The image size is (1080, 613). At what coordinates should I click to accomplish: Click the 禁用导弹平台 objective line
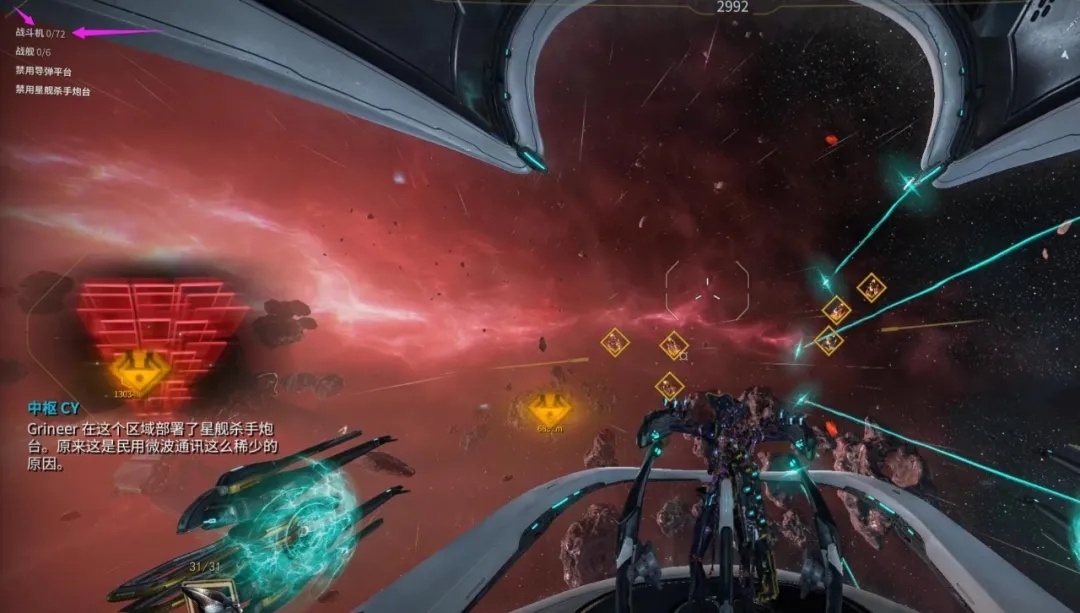pyautogui.click(x=43, y=71)
